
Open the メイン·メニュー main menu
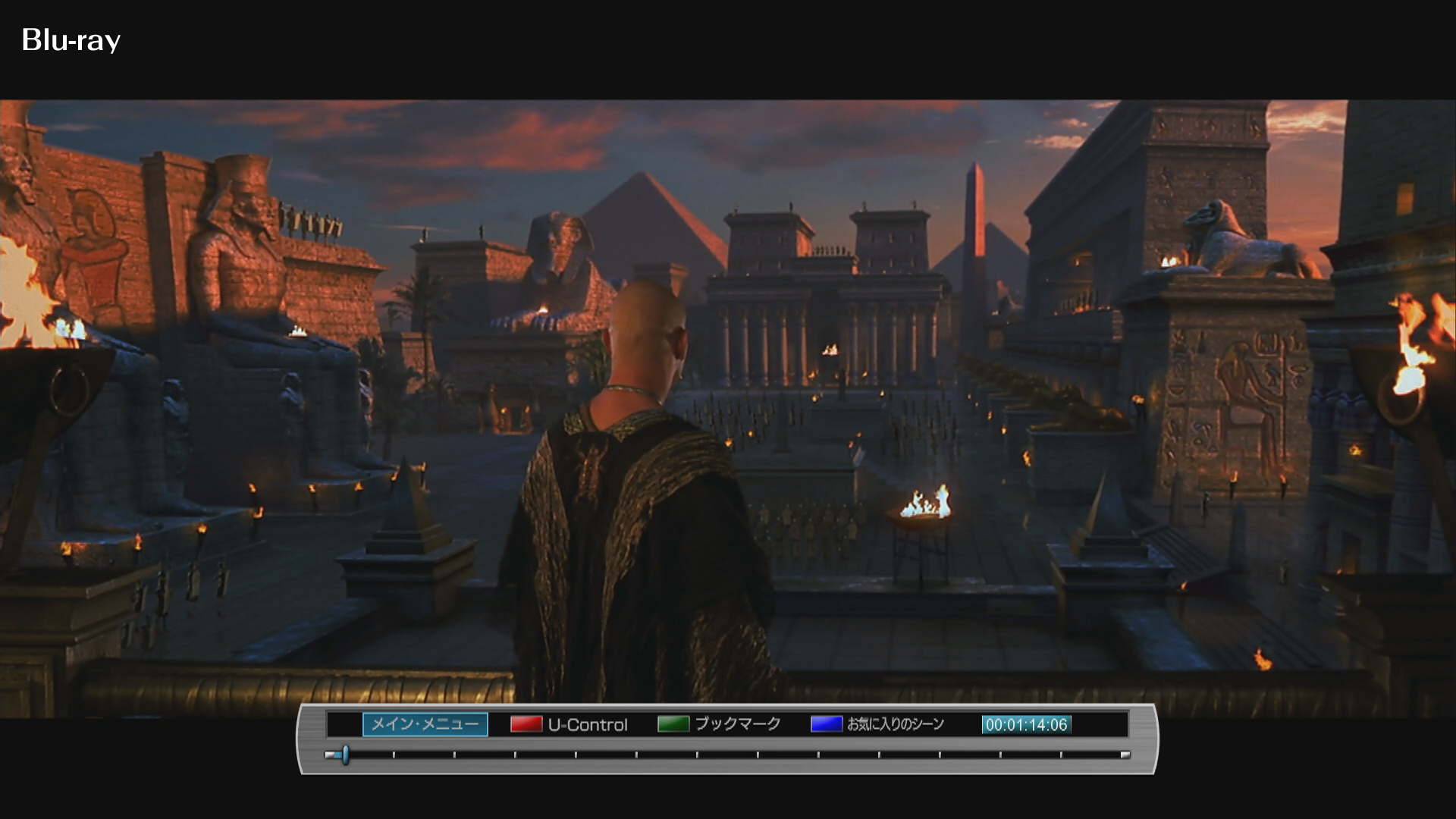[x=425, y=724]
